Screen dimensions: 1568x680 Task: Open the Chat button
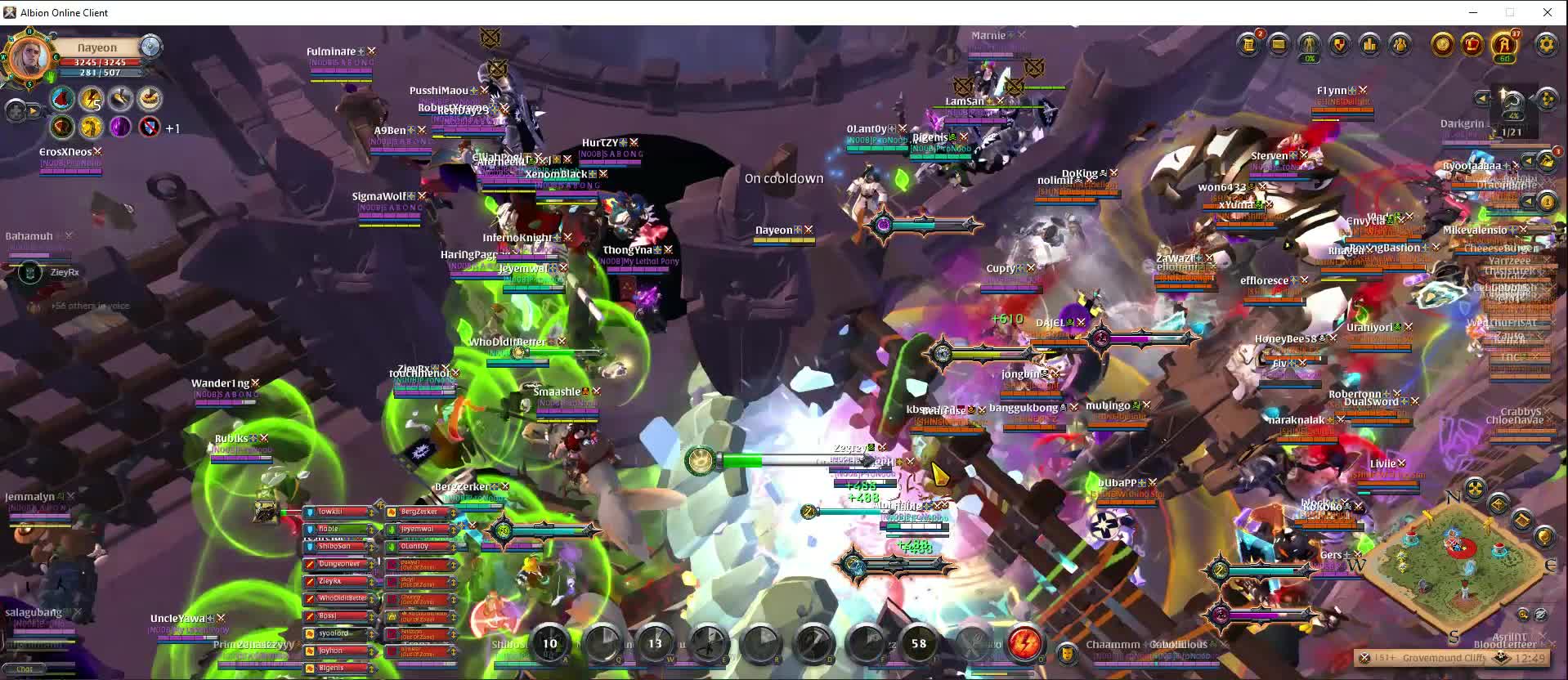click(x=25, y=669)
